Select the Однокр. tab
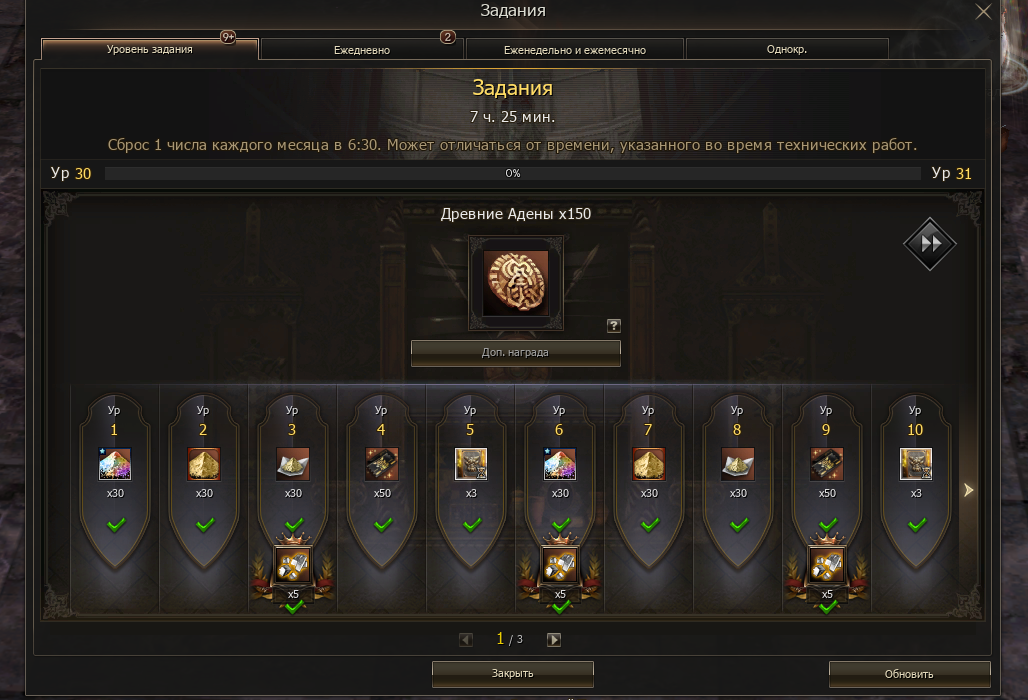 point(787,49)
